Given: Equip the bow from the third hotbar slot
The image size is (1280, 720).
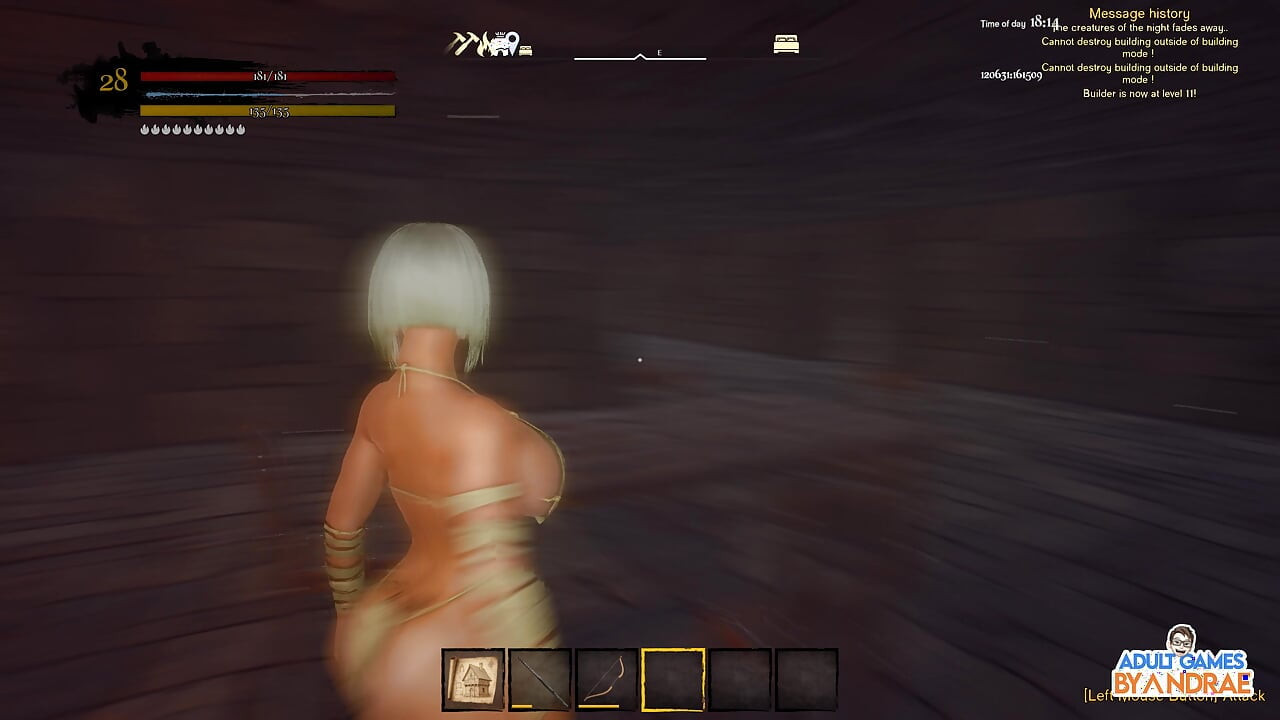Looking at the screenshot, I should [x=606, y=678].
